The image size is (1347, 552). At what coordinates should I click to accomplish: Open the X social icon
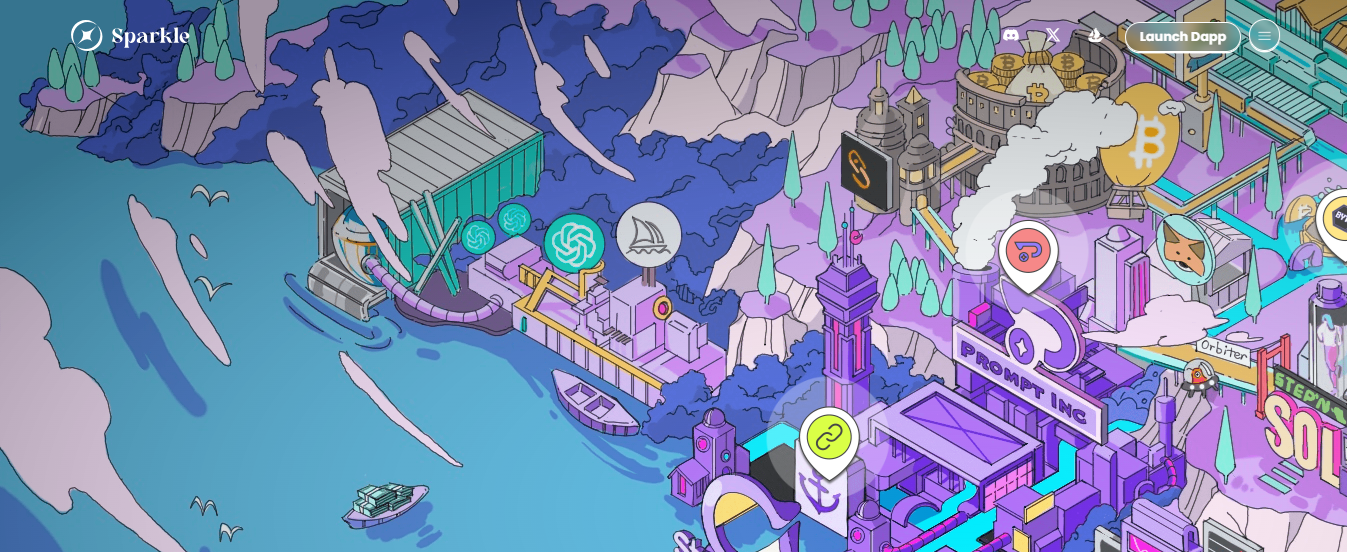click(x=1053, y=36)
